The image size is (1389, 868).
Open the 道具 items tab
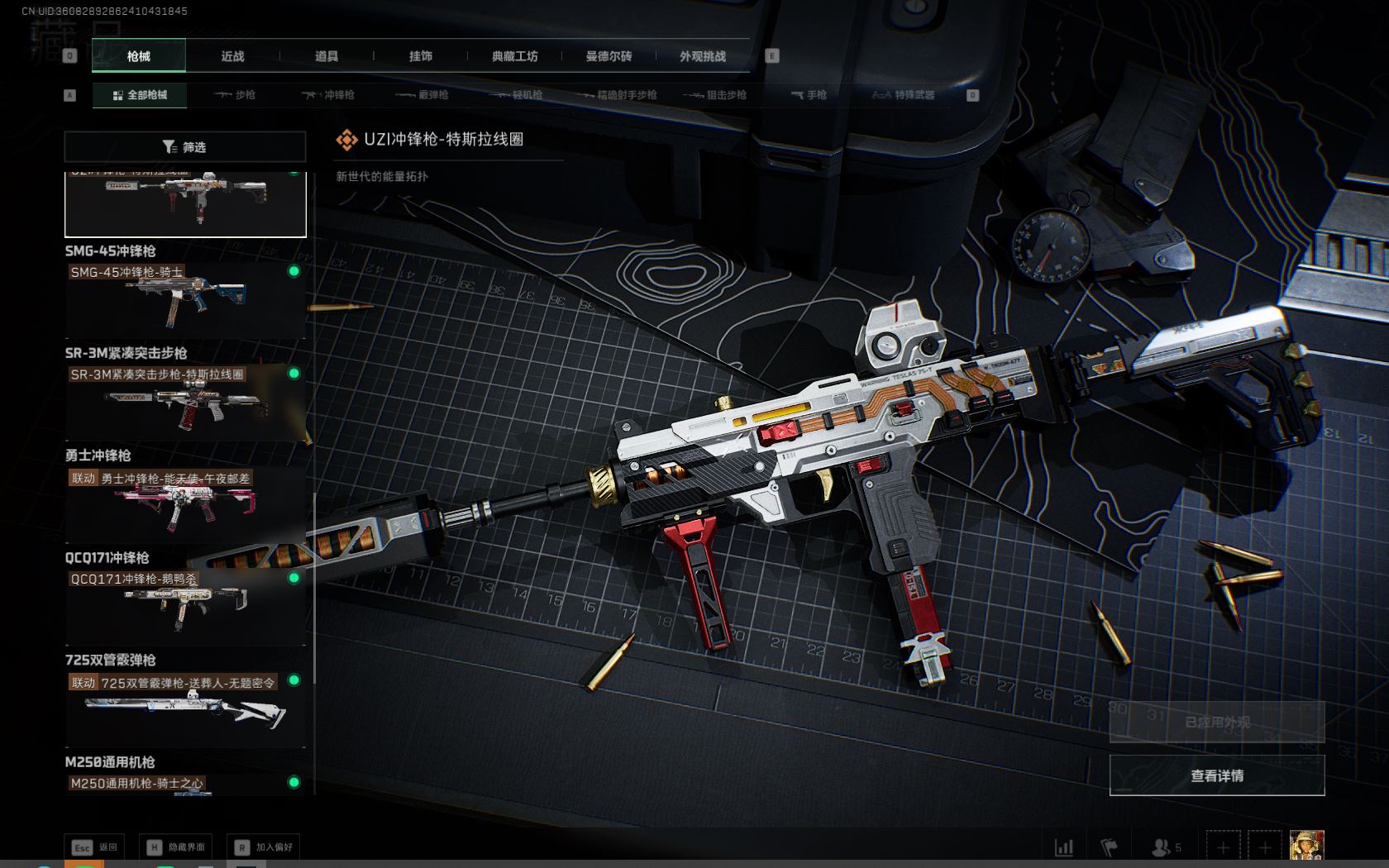pyautogui.click(x=327, y=56)
